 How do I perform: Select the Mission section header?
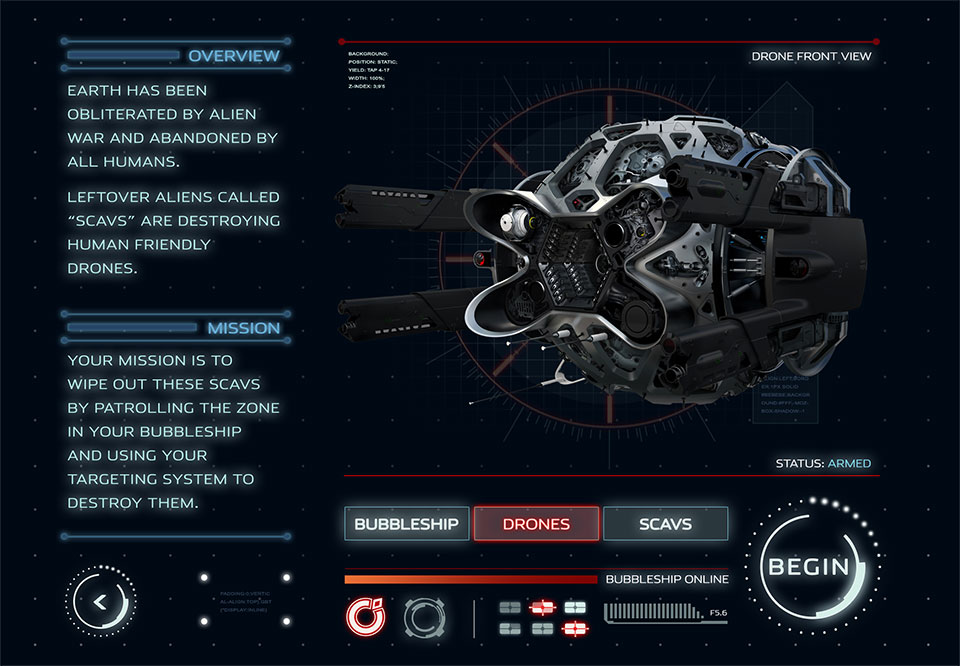tap(243, 328)
